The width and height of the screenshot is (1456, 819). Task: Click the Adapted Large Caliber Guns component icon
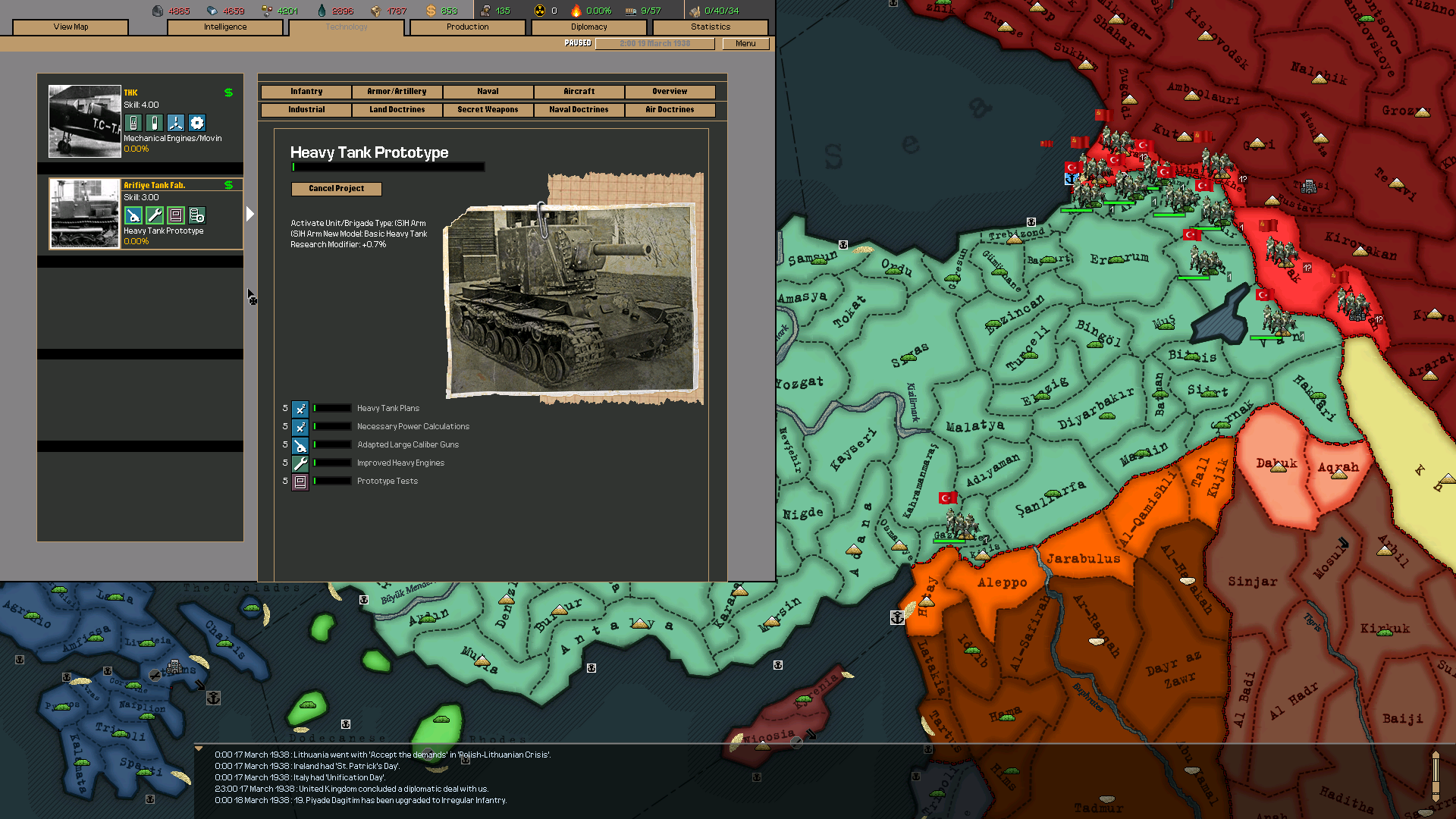coord(300,445)
